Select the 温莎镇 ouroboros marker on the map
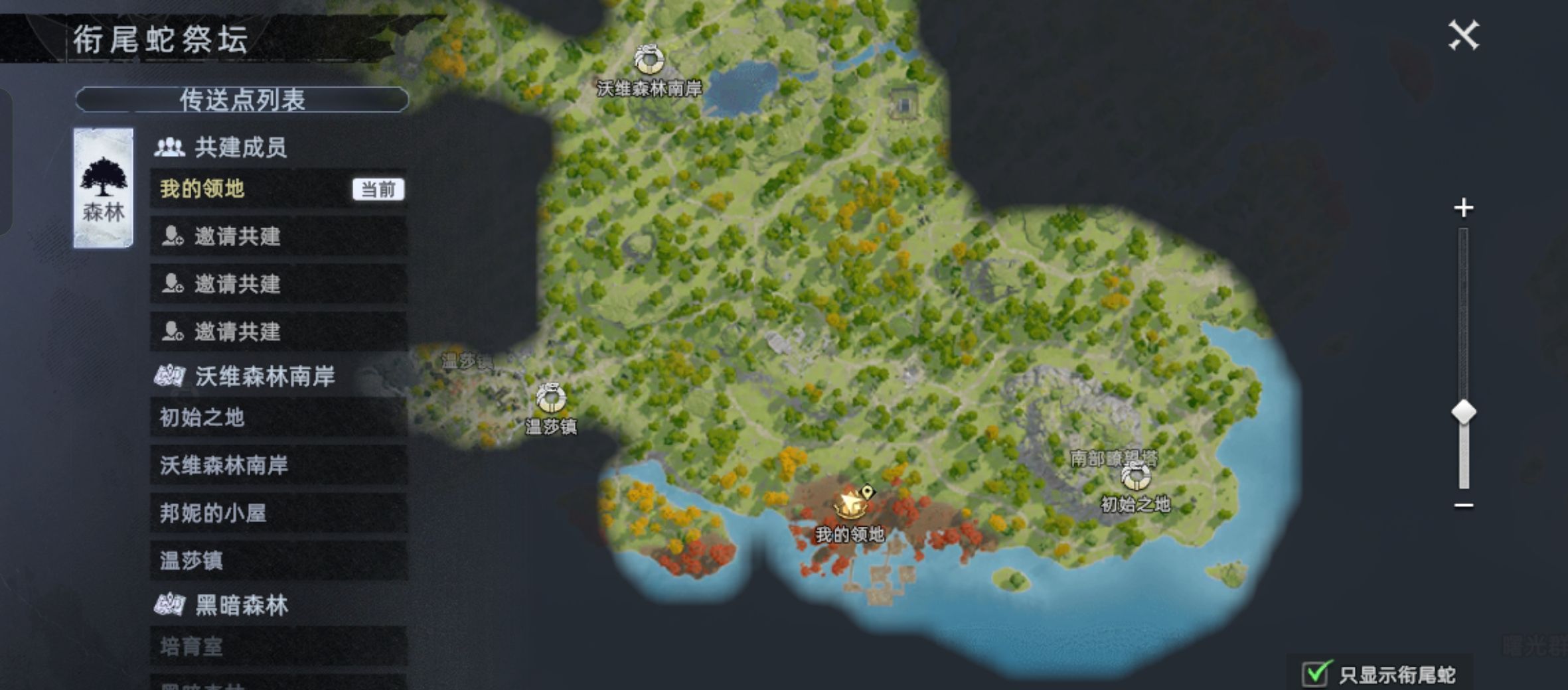The width and height of the screenshot is (1568, 690). tap(550, 398)
